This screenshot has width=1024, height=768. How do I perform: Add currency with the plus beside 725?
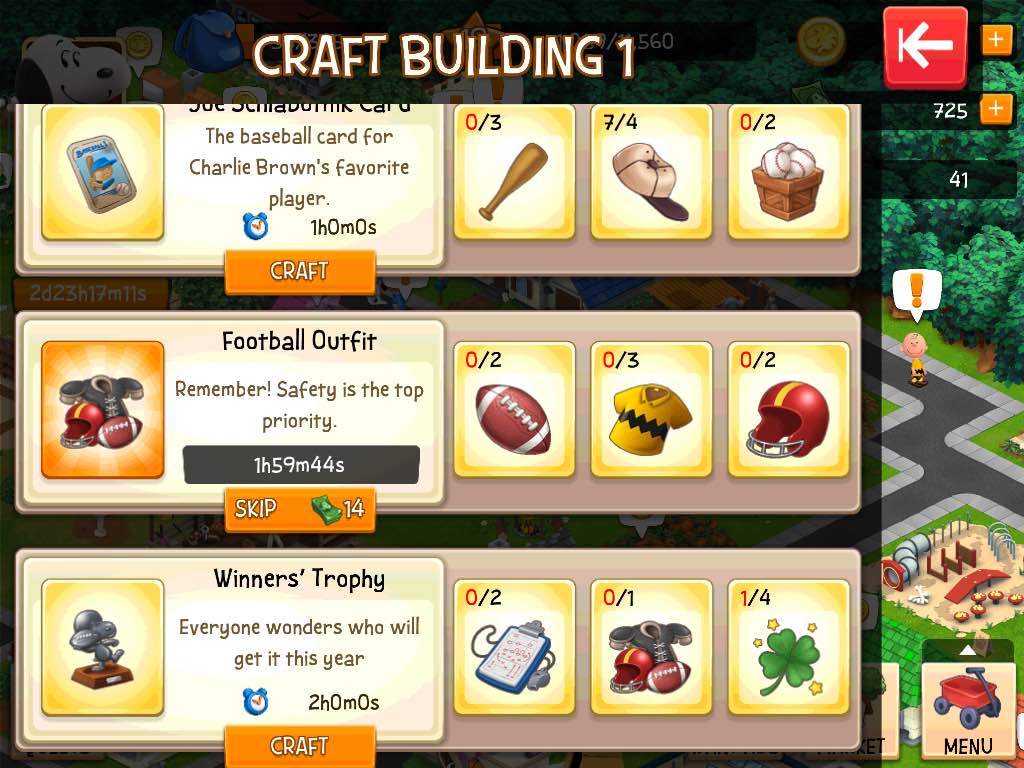pos(996,109)
